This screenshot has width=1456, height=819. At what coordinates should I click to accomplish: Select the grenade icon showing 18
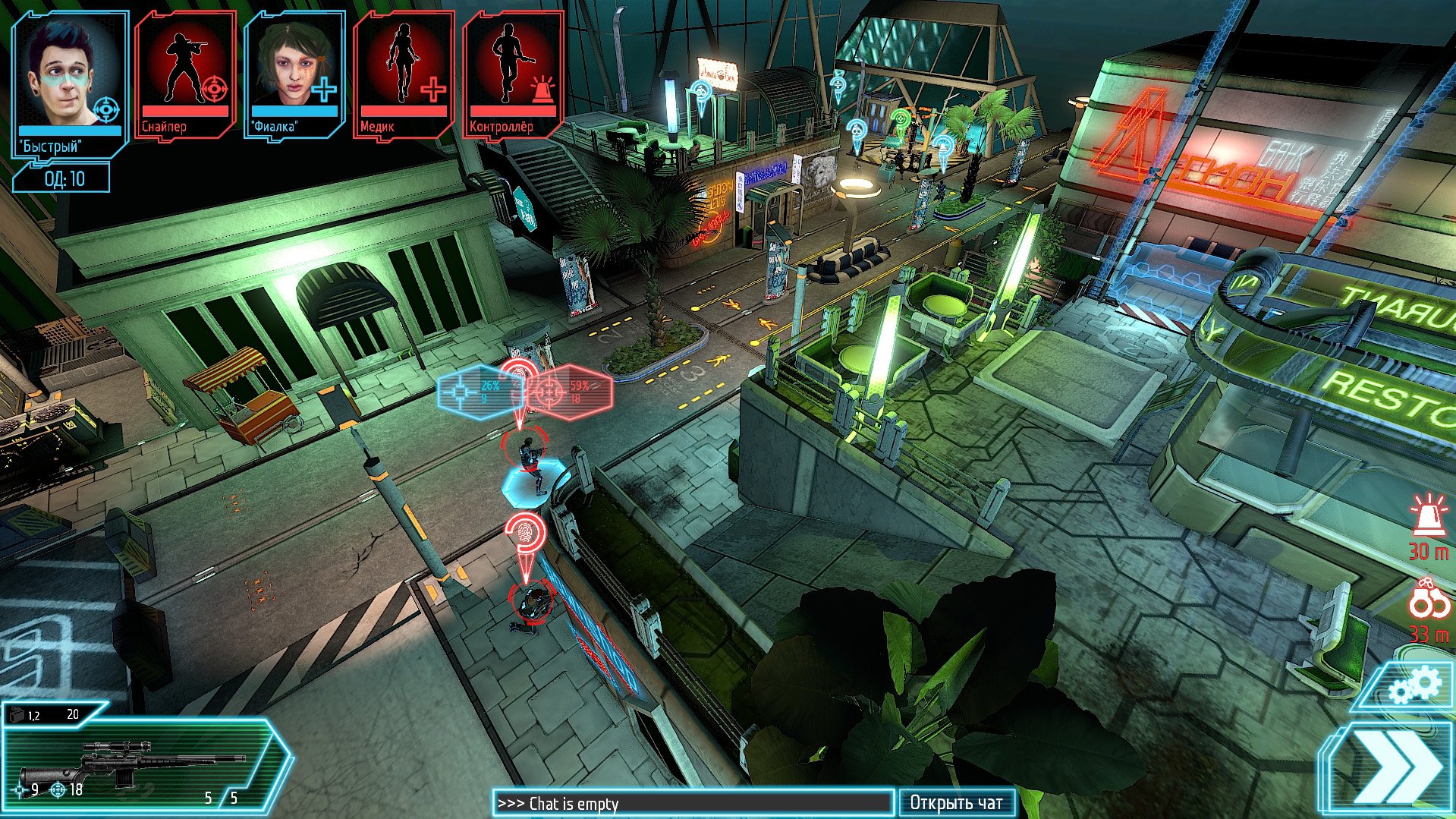(57, 789)
